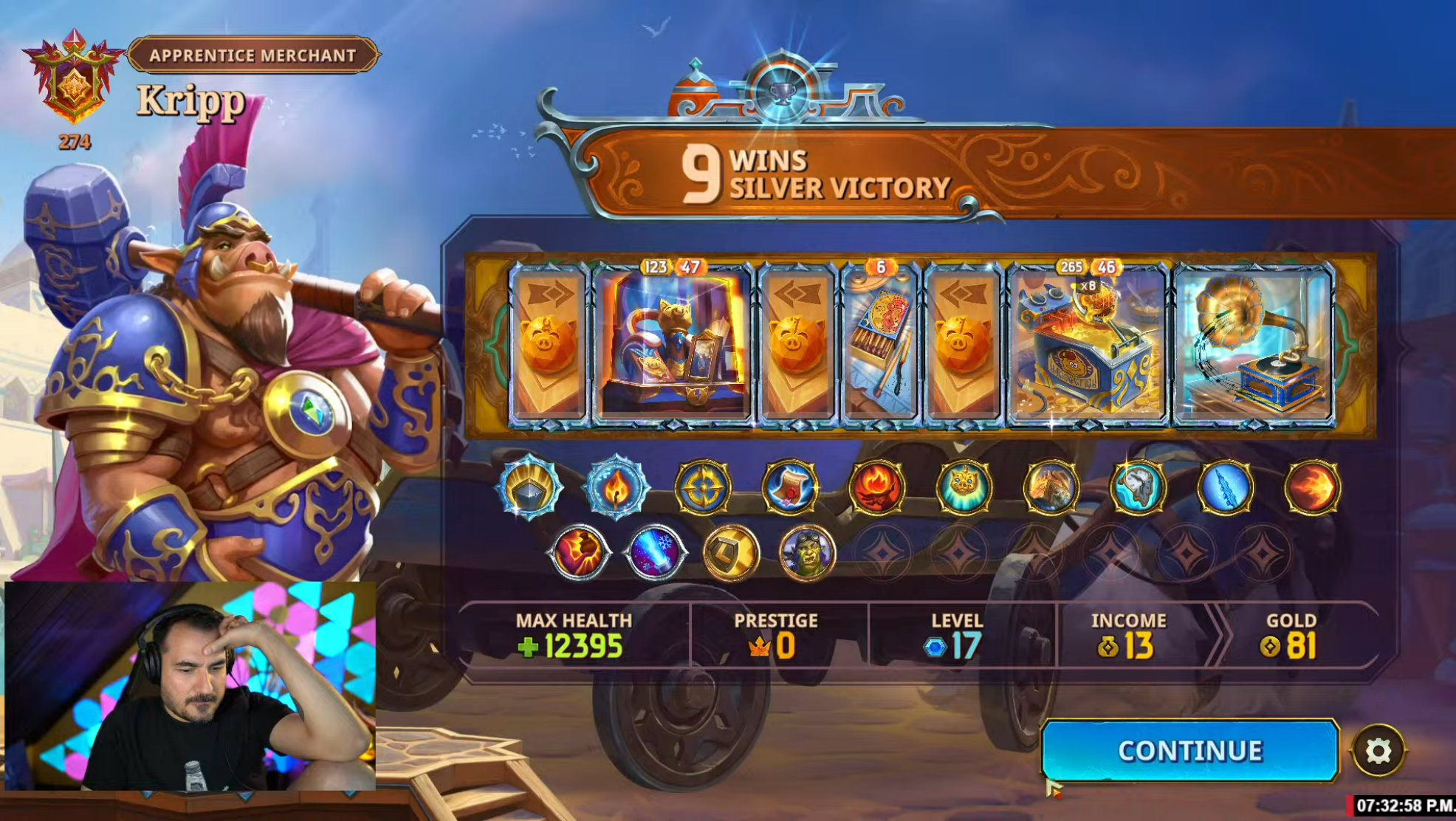Viewport: 1456px width, 821px height.
Task: Inspect the golden pig mask skill
Action: 964,487
